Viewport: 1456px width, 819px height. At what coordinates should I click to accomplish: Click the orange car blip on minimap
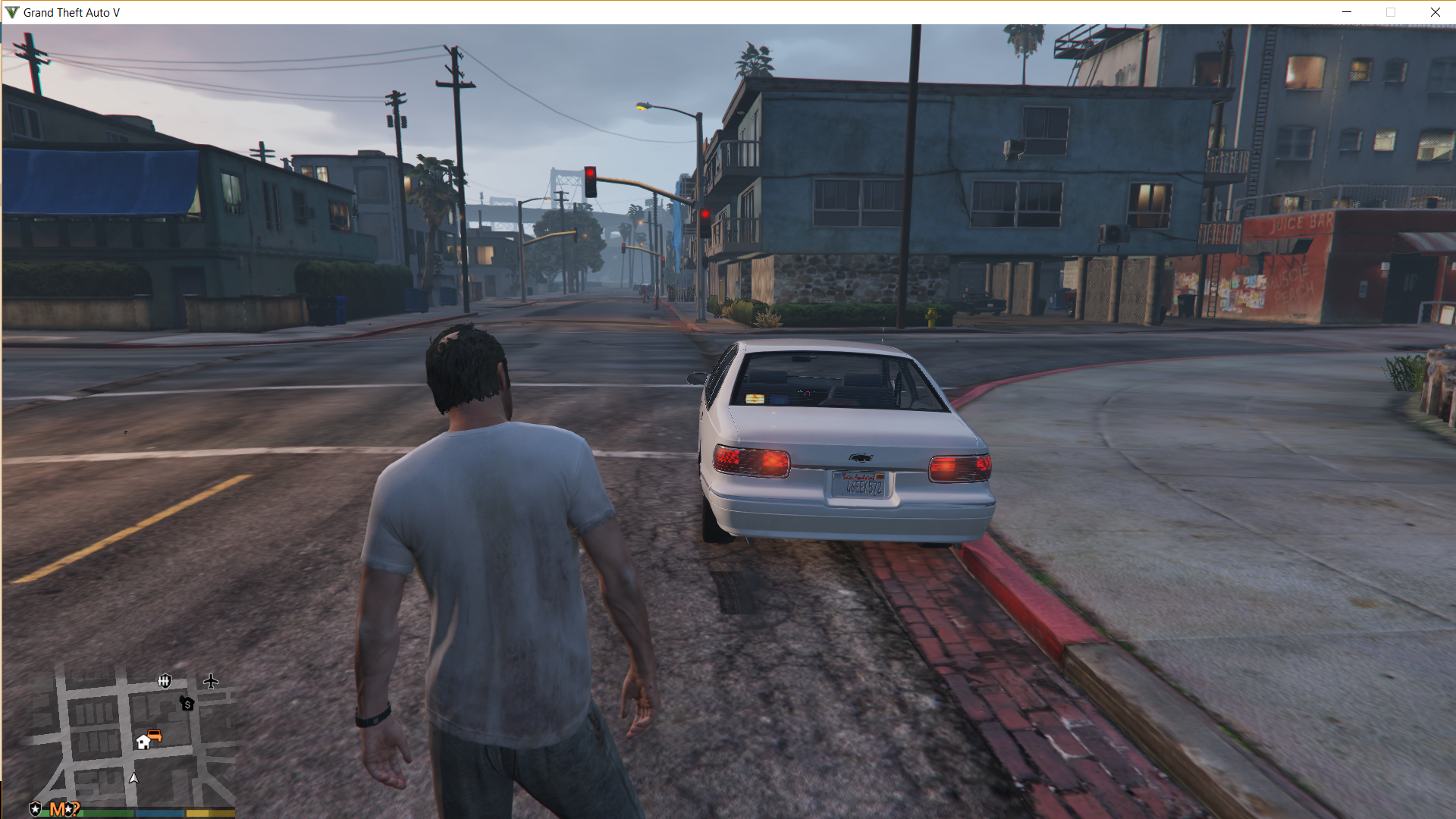pyautogui.click(x=155, y=736)
